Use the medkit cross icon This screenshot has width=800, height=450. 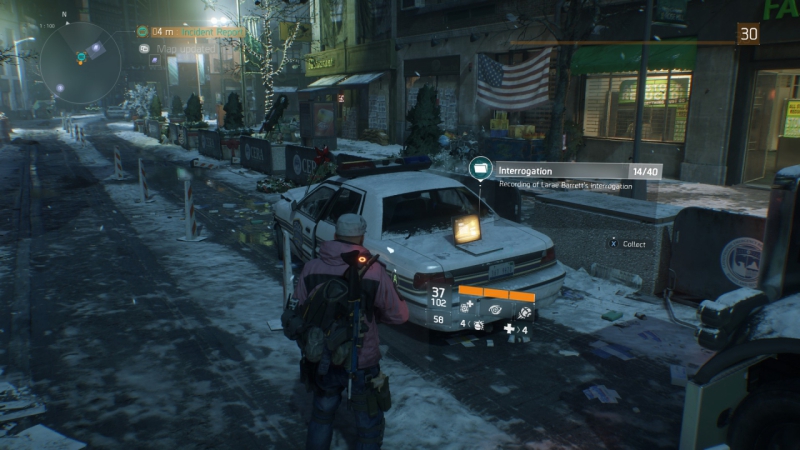point(509,327)
